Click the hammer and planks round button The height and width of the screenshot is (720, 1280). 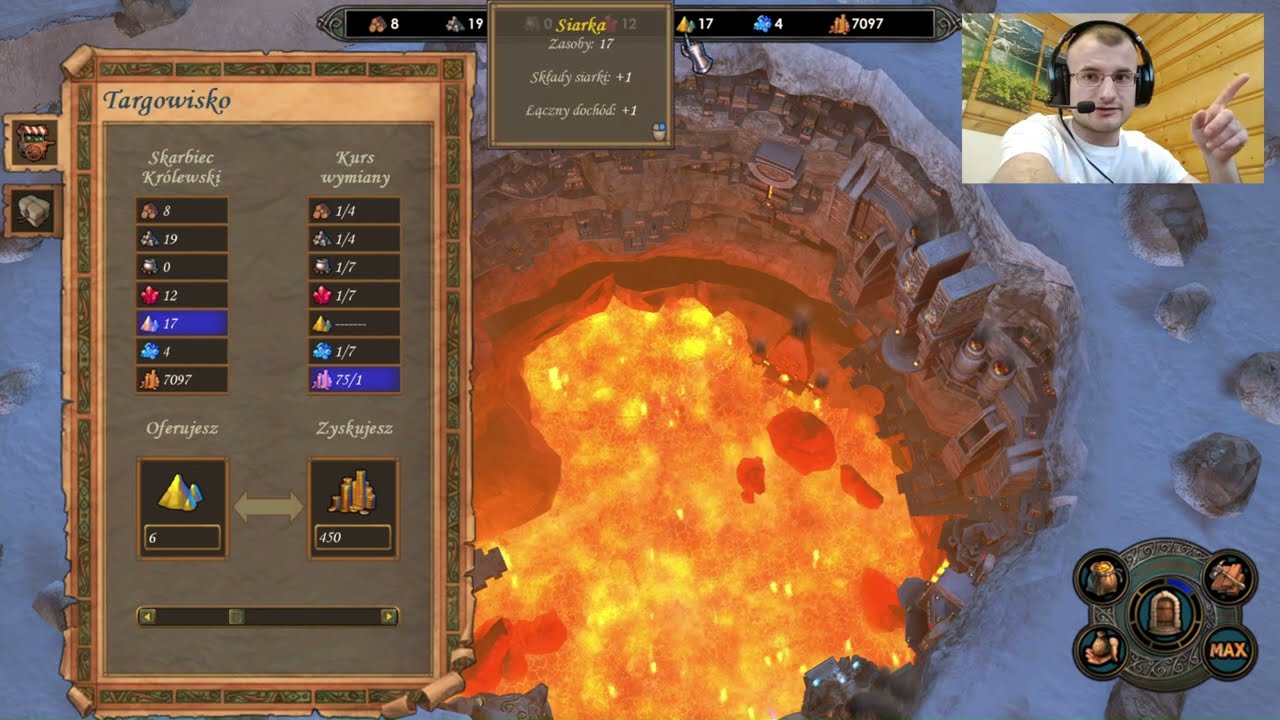point(1227,580)
